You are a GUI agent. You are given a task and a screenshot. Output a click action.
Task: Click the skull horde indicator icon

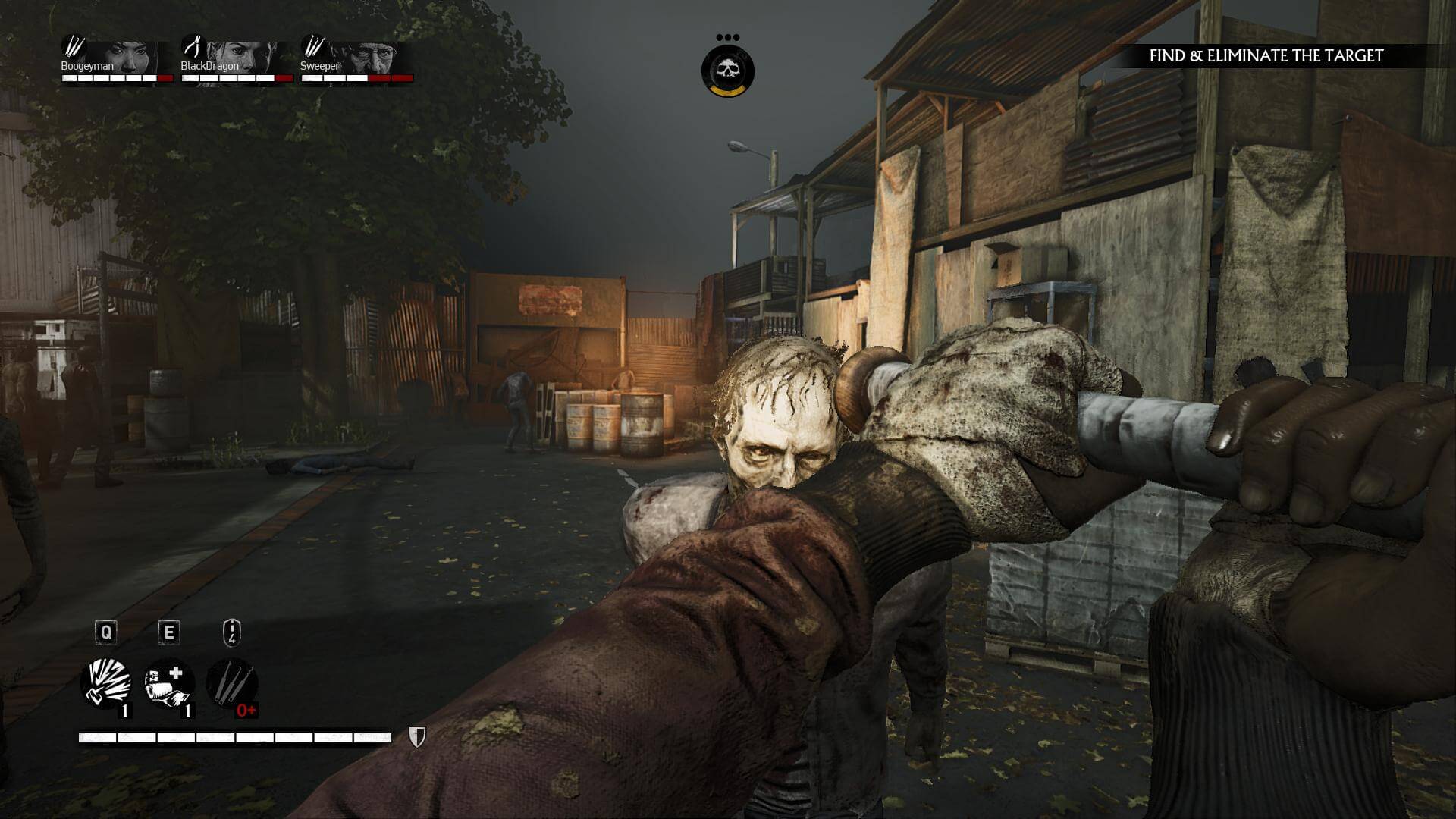click(x=727, y=71)
